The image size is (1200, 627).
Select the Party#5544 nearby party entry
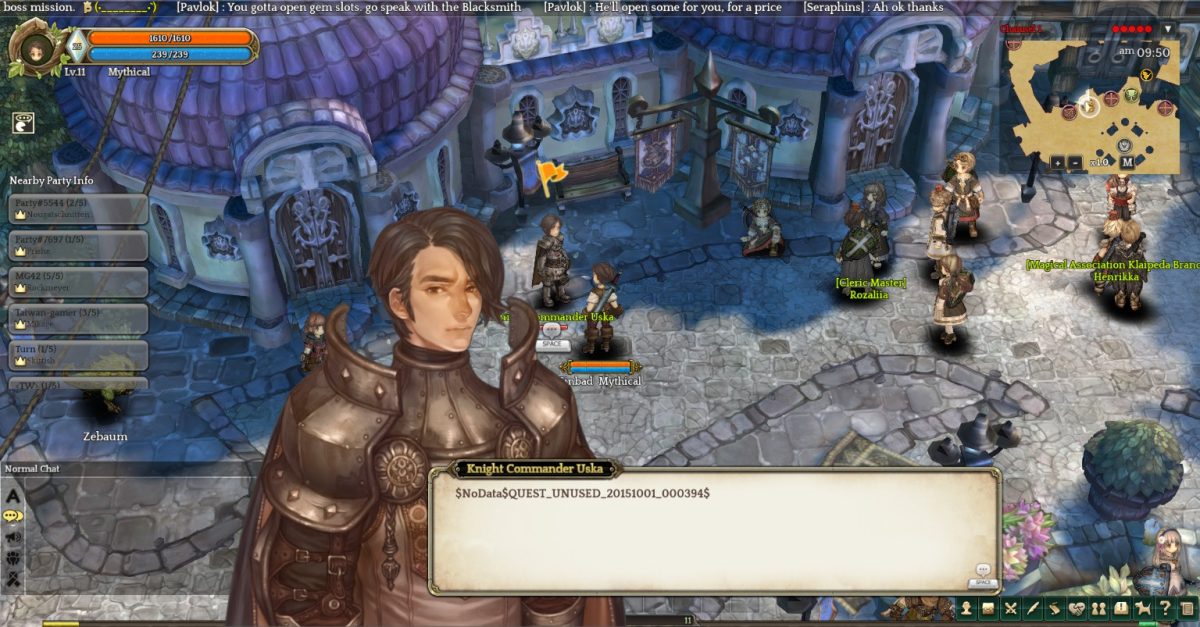point(79,208)
